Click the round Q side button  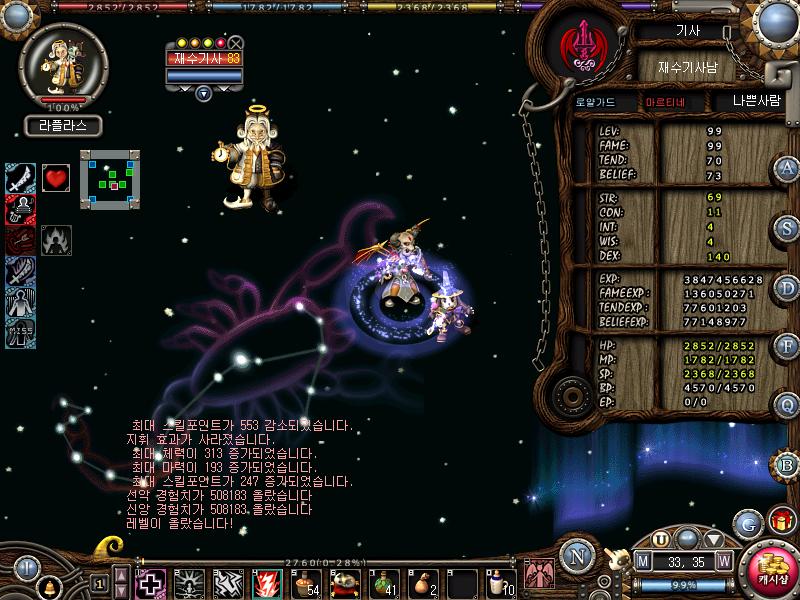[788, 405]
